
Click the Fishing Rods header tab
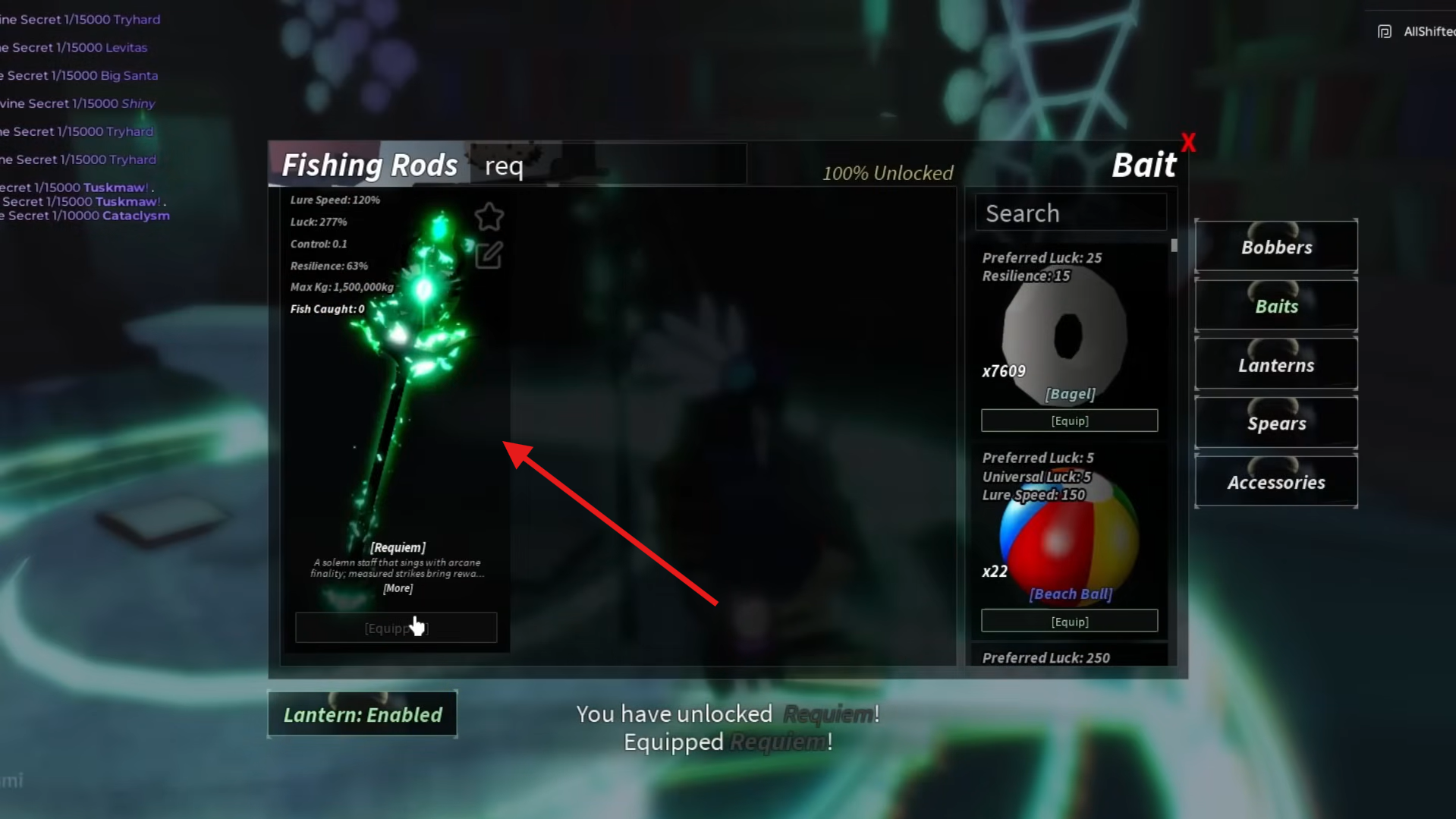pos(370,164)
